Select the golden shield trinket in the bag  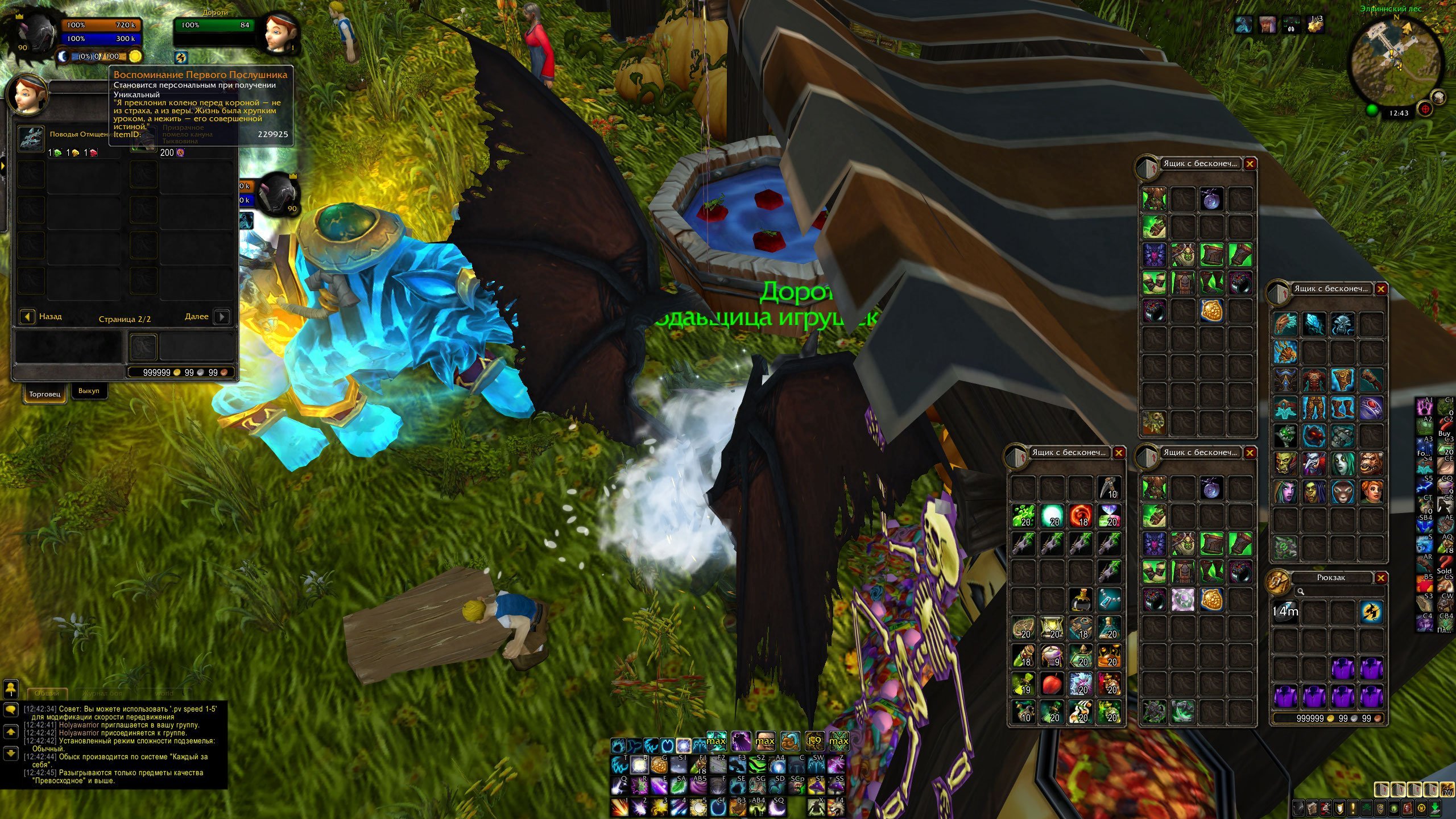click(x=1211, y=311)
